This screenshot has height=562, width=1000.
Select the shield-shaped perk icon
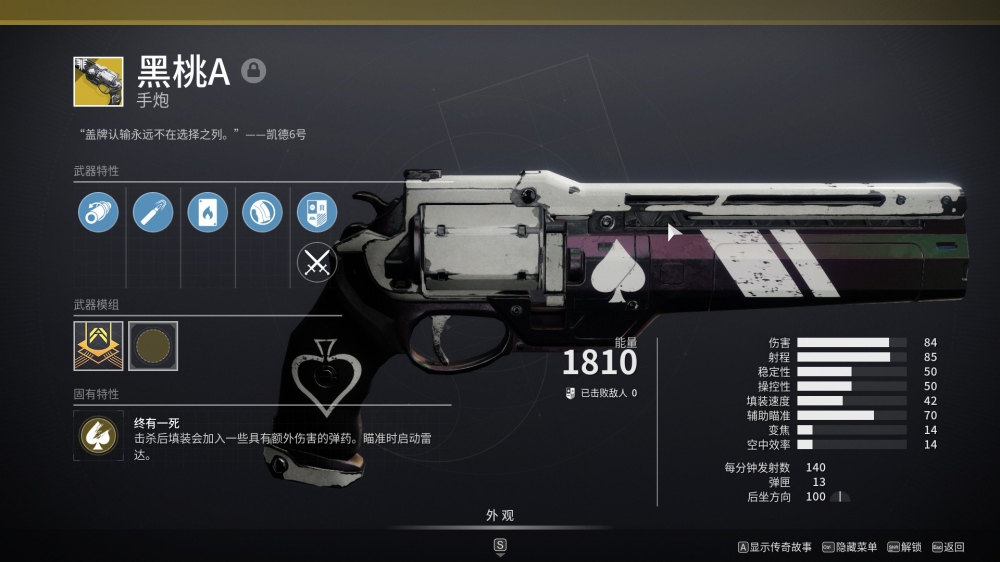pos(317,212)
